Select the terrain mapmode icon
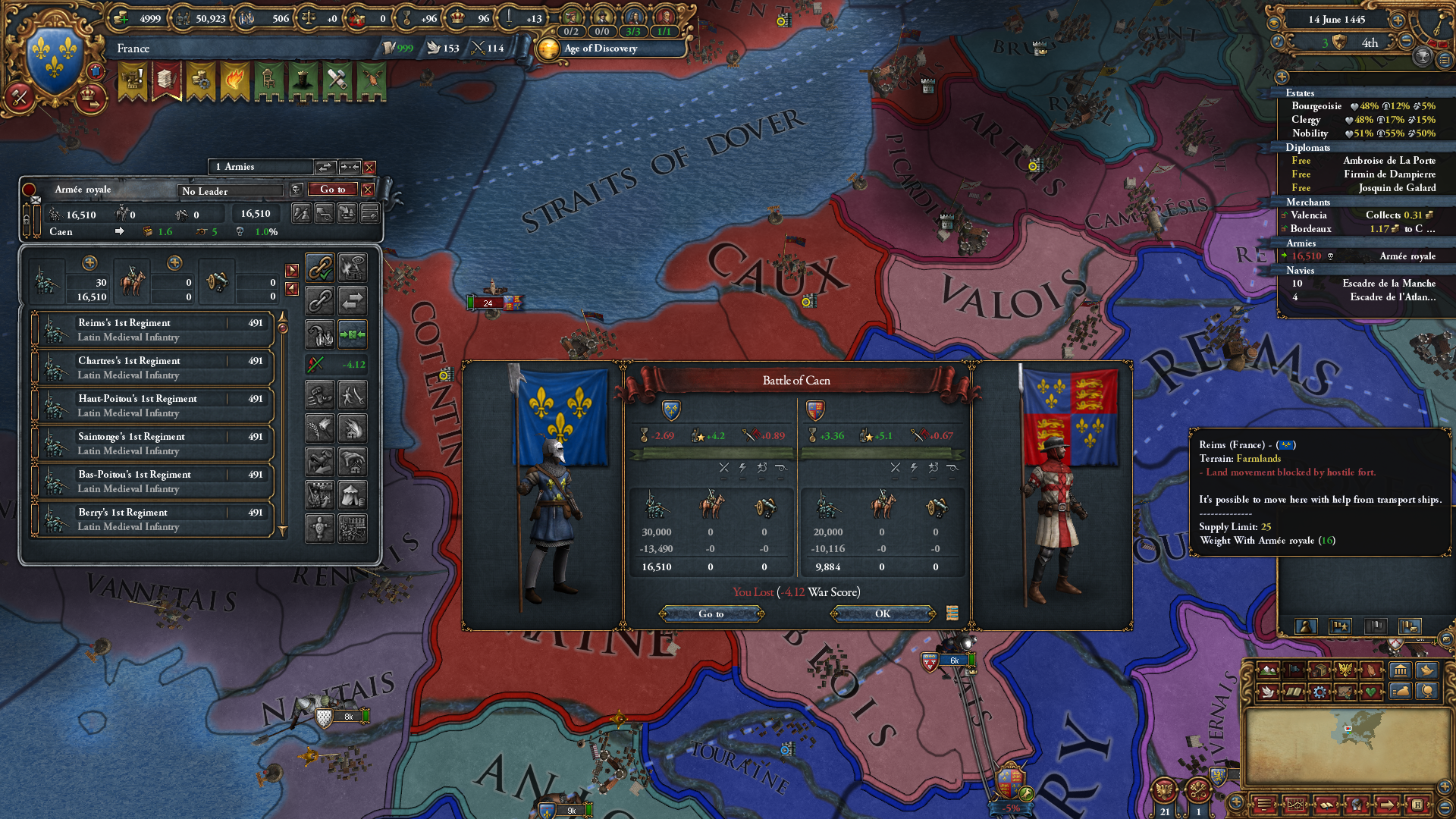 click(x=1268, y=671)
